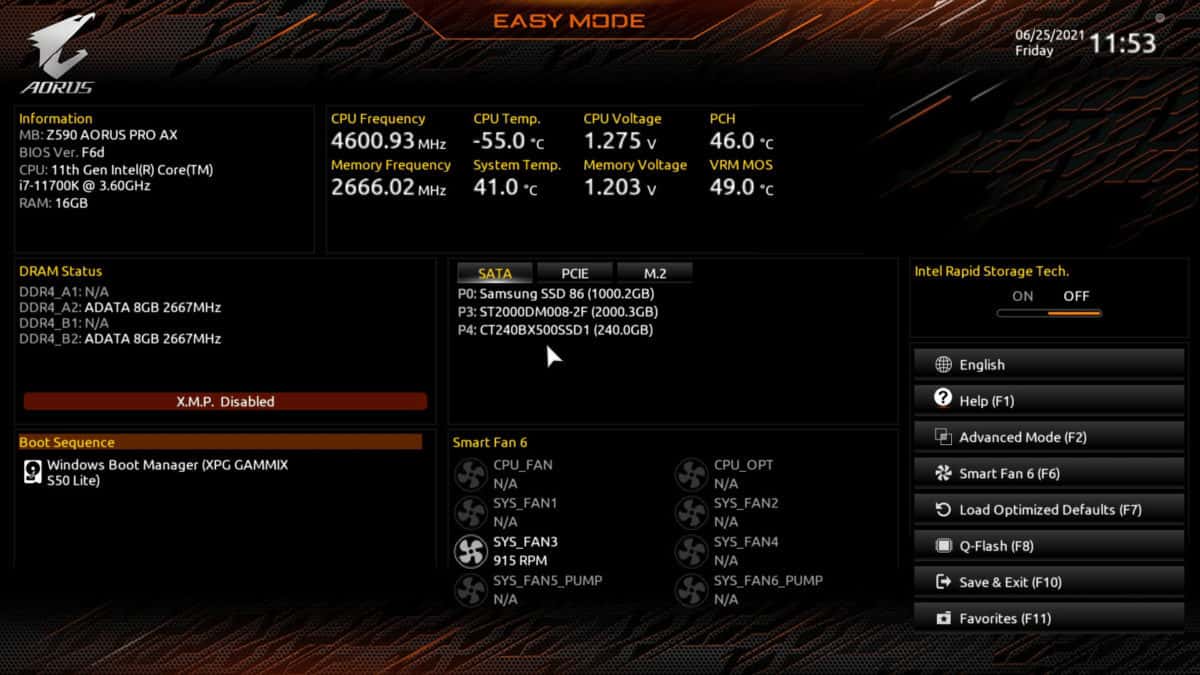Image resolution: width=1200 pixels, height=675 pixels.
Task: Toggle Intel Rapid Storage Tech switch
Action: coord(1049,313)
